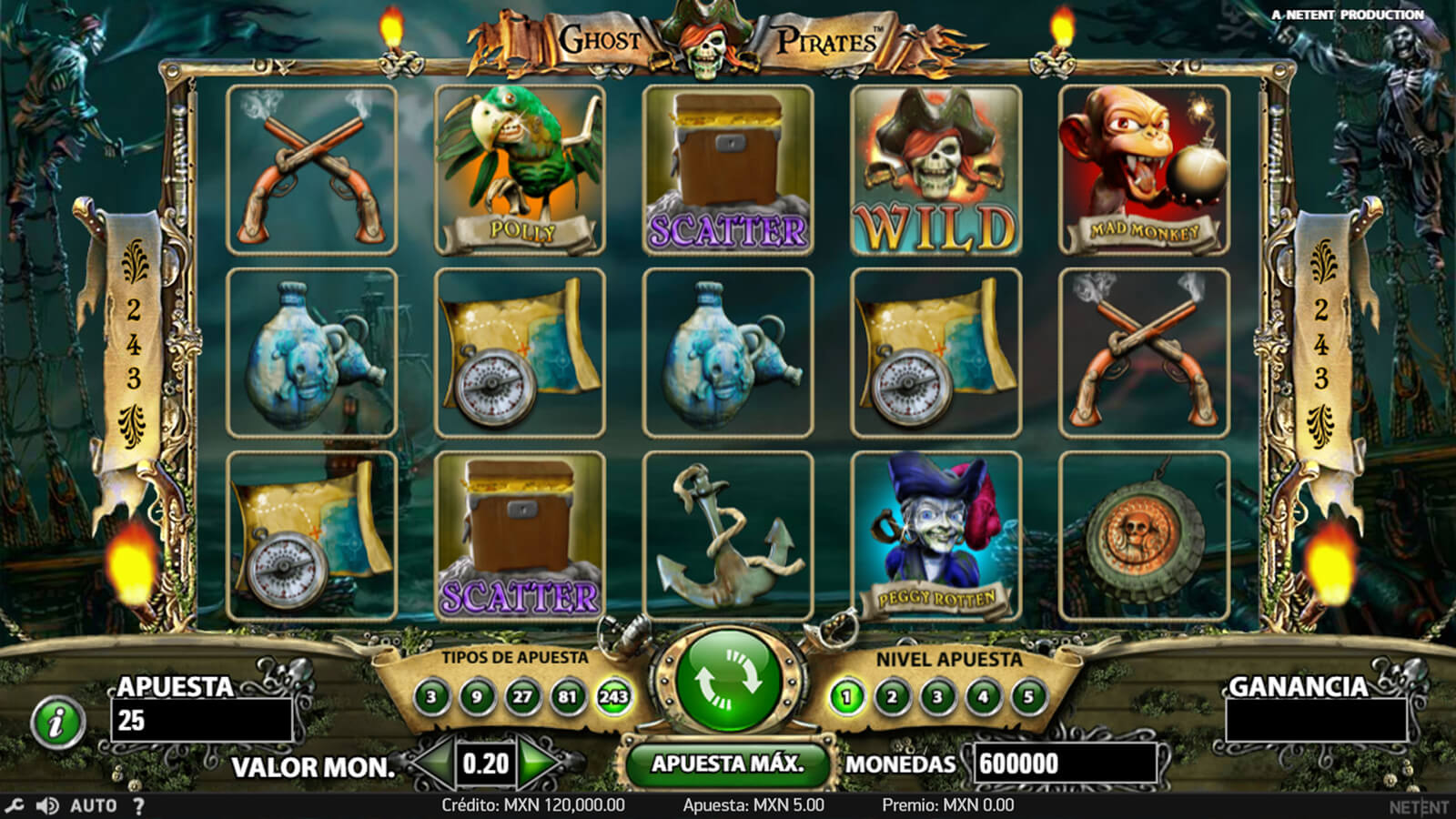1456x819 pixels.
Task: Pick bet type 81
Action: tap(568, 698)
